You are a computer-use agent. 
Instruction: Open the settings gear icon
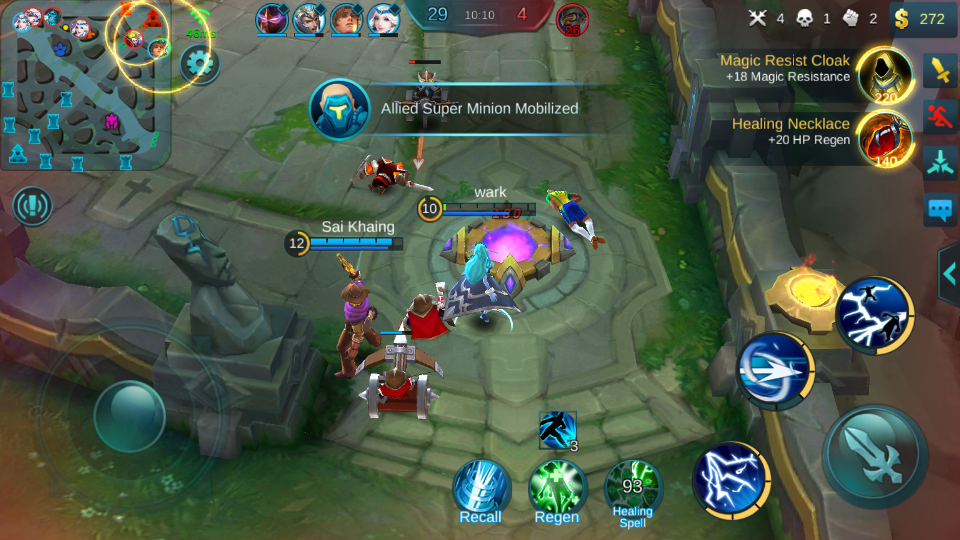[x=200, y=65]
